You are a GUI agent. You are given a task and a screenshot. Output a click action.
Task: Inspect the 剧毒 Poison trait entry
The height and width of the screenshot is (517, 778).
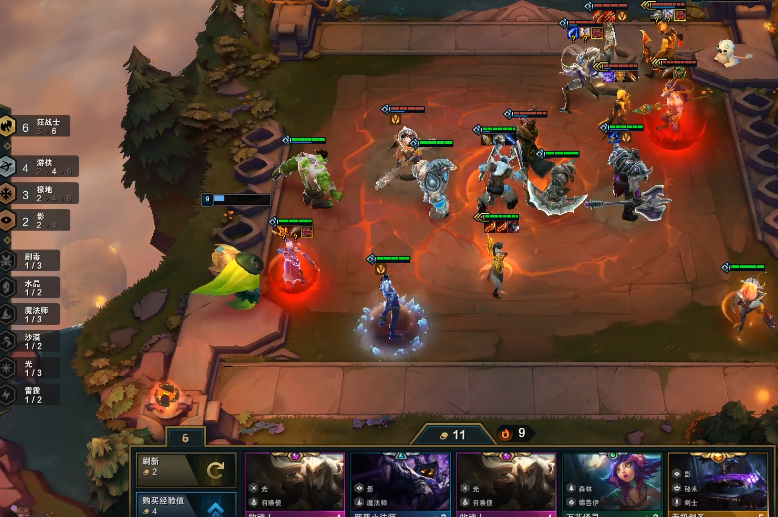(30, 260)
